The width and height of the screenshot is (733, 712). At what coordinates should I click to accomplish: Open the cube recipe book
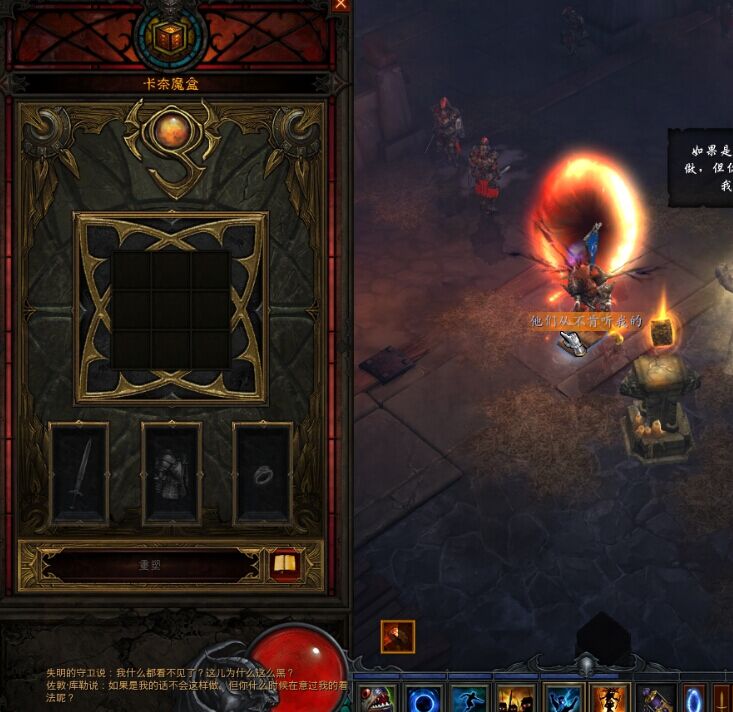(x=285, y=565)
